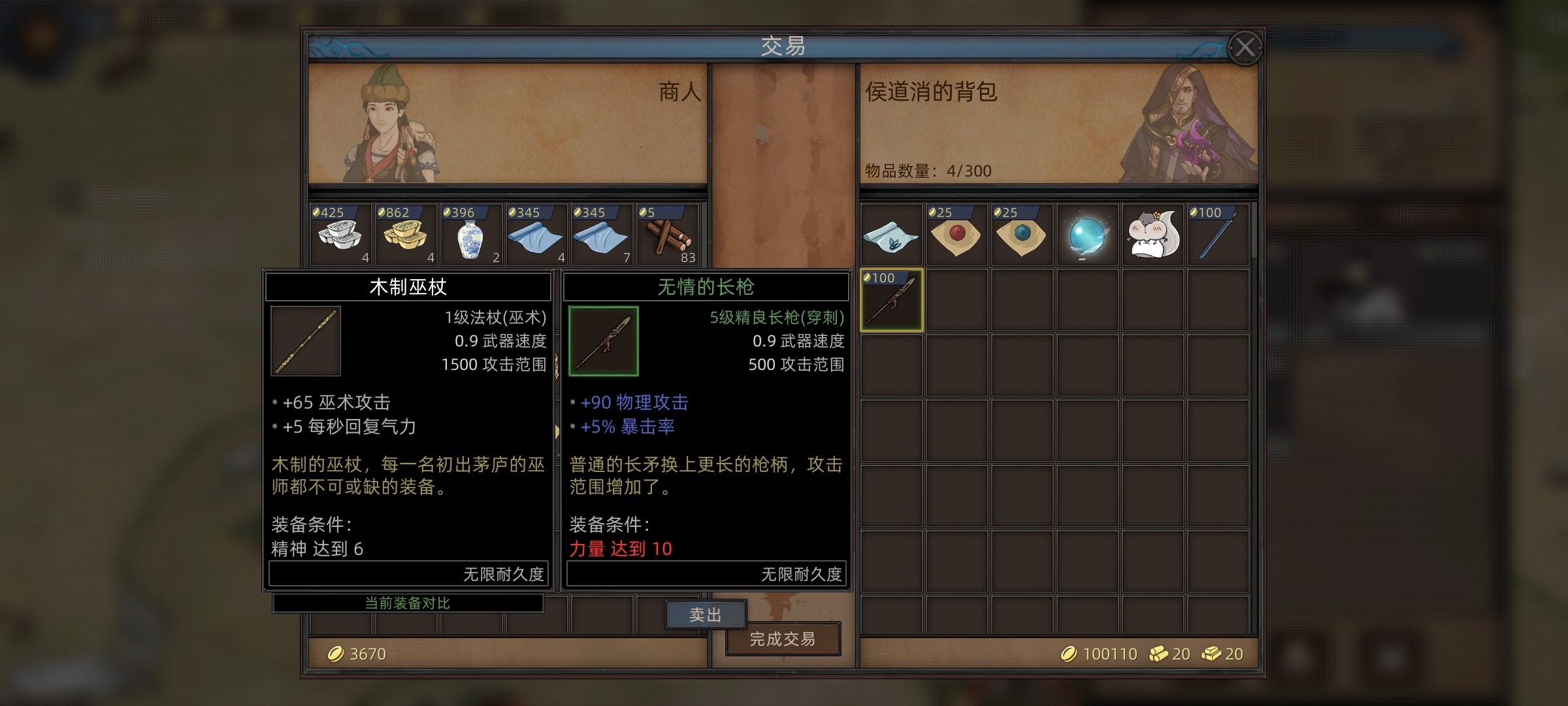Select the blue gem charm in backpack
The image size is (1568, 706).
click(x=1022, y=235)
